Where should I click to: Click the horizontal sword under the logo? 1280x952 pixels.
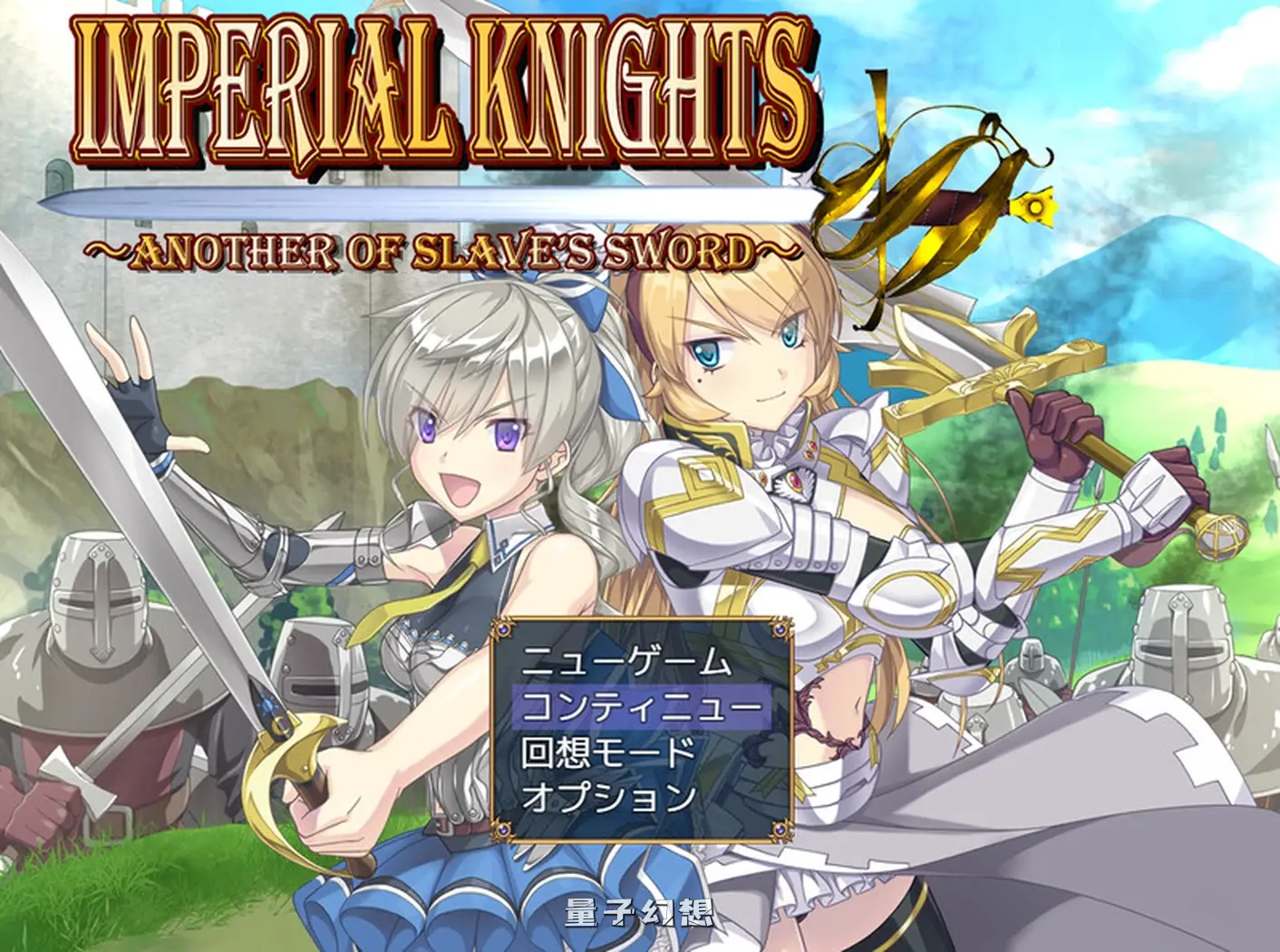click(408, 201)
